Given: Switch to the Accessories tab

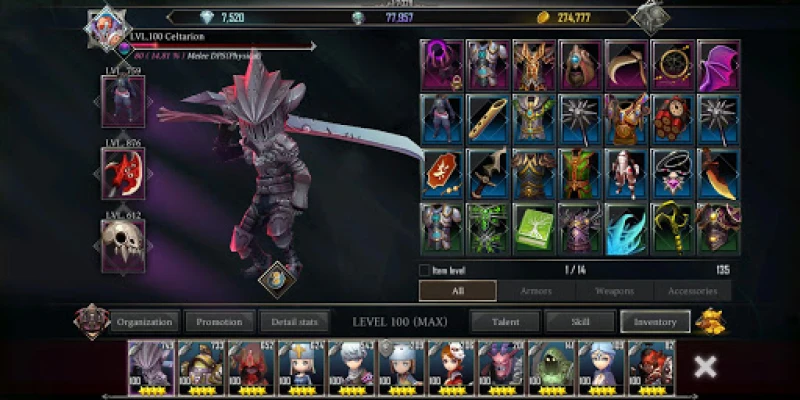Looking at the screenshot, I should [x=692, y=291].
